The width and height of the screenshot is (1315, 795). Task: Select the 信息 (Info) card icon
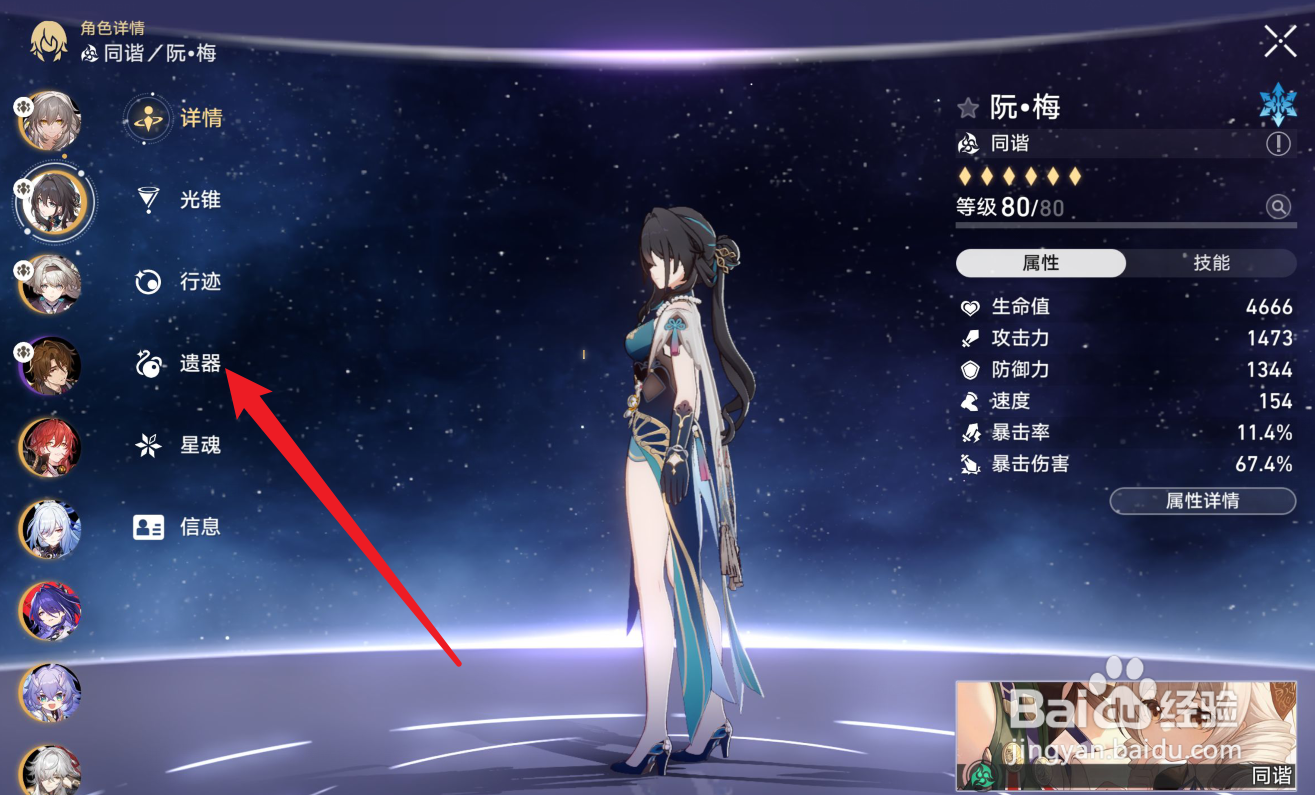click(x=148, y=527)
